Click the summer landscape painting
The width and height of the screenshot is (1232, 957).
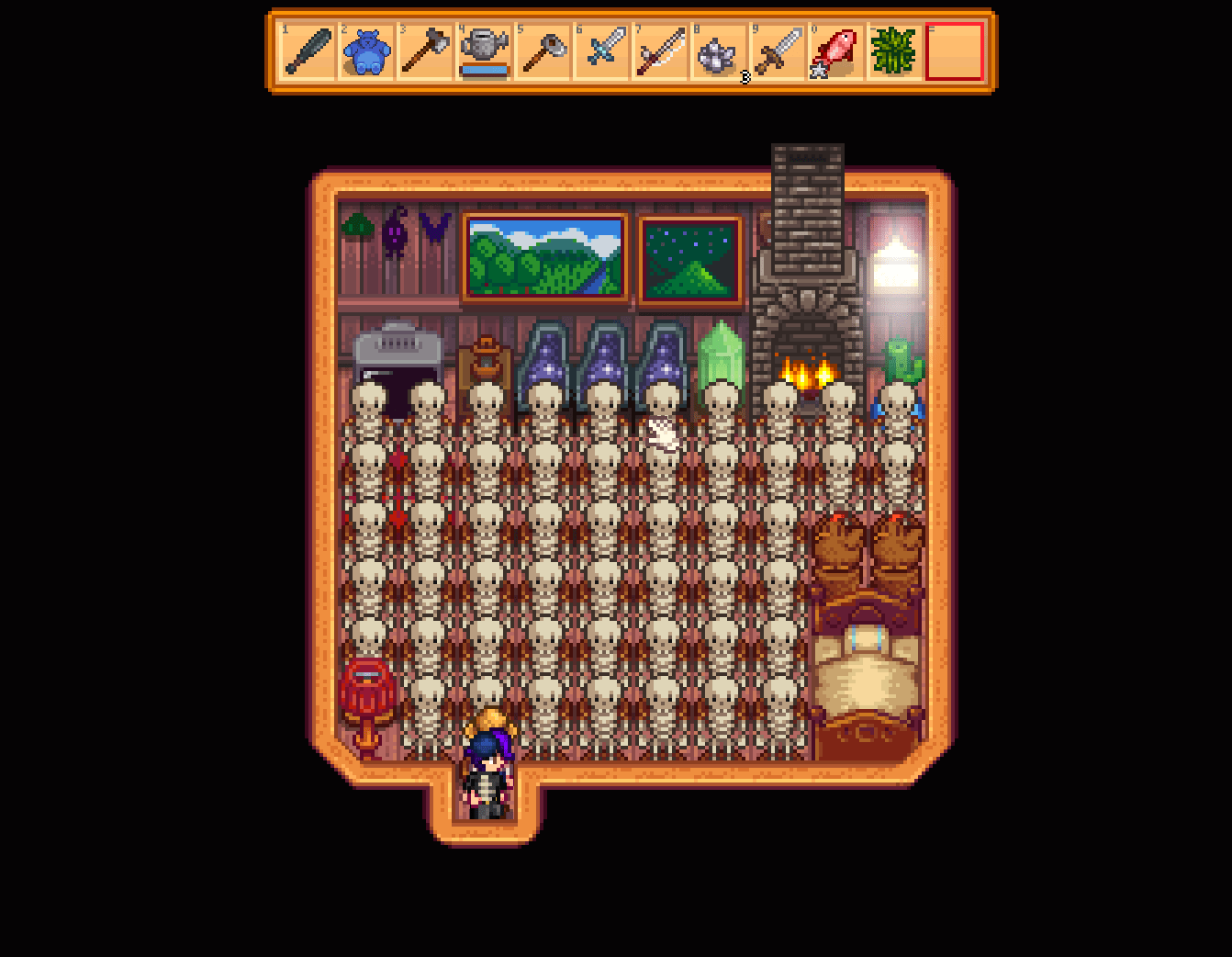pos(545,257)
